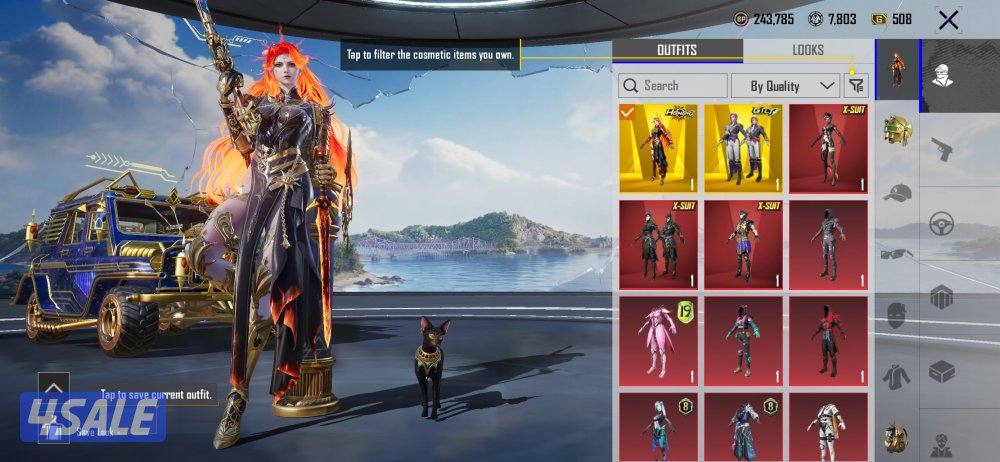1000x462 pixels.
Task: Select the Outfits tab
Action: coord(677,50)
